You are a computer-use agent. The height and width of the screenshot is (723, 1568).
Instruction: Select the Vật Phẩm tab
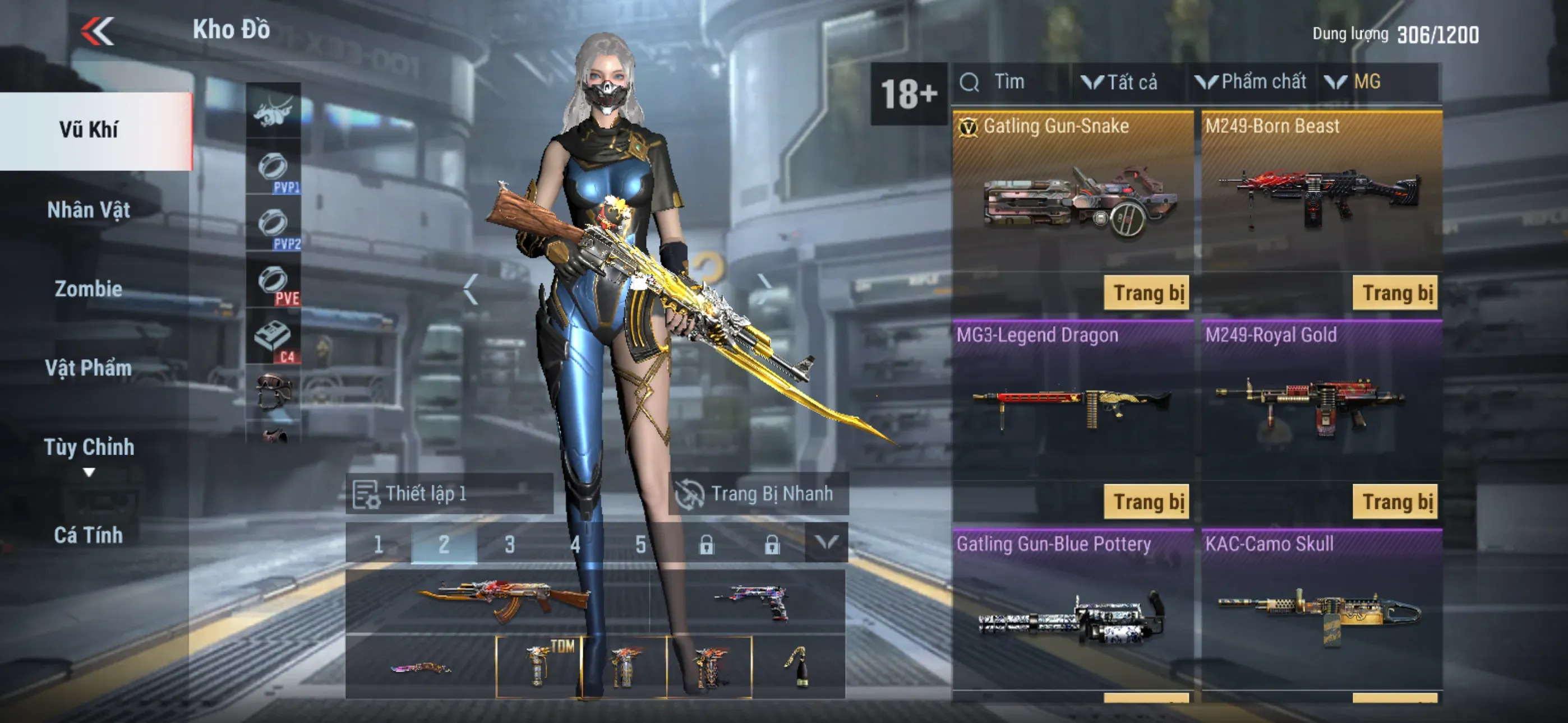[89, 368]
